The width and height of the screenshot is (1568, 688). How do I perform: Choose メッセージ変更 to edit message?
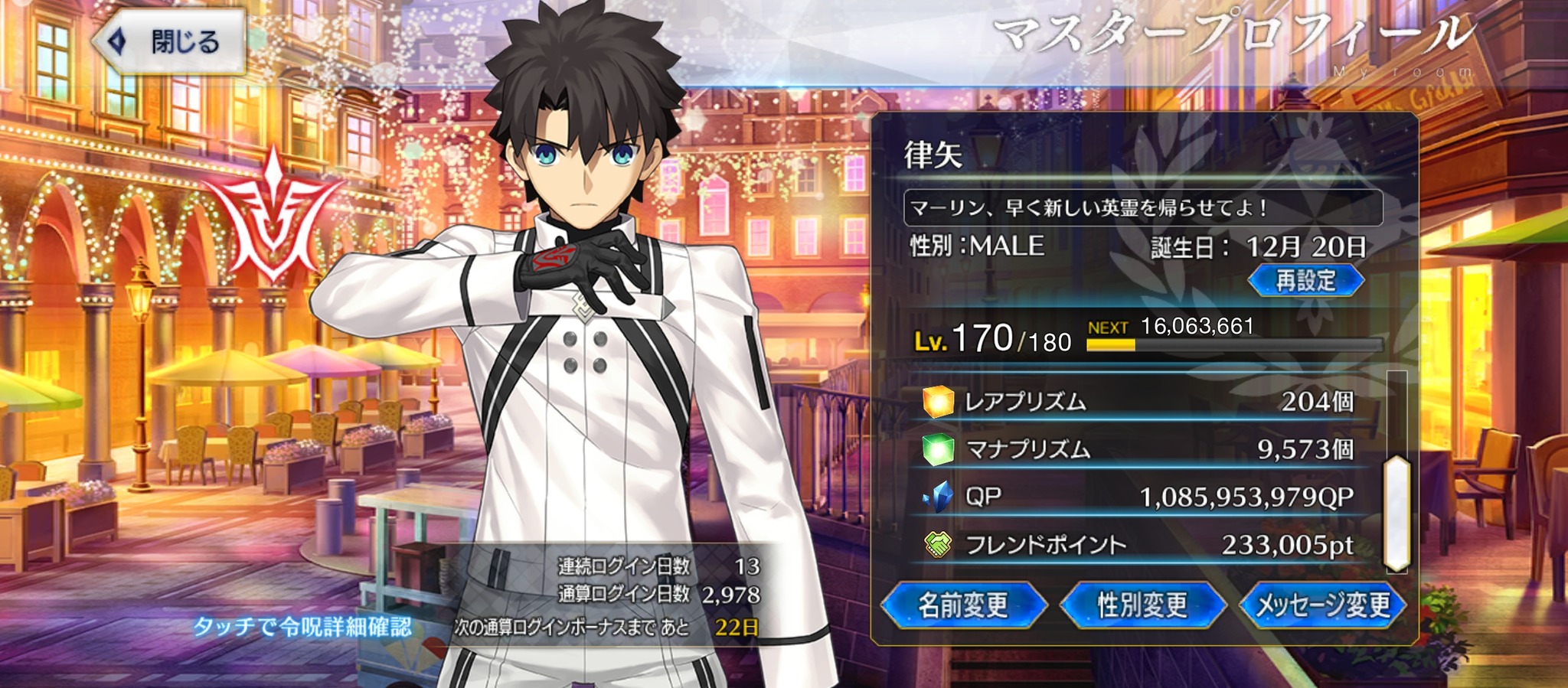click(x=1322, y=605)
